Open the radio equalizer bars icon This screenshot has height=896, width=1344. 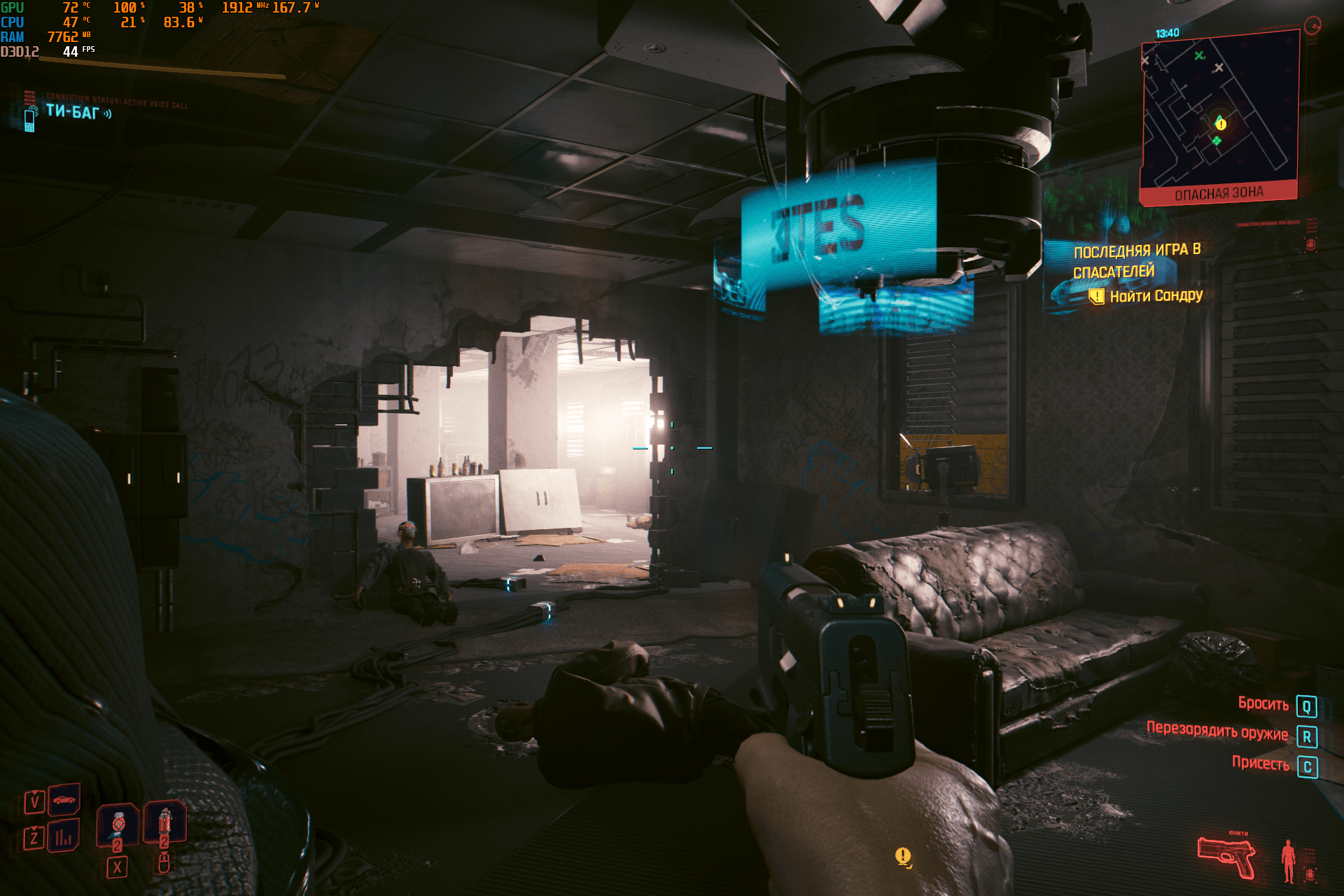tap(64, 836)
